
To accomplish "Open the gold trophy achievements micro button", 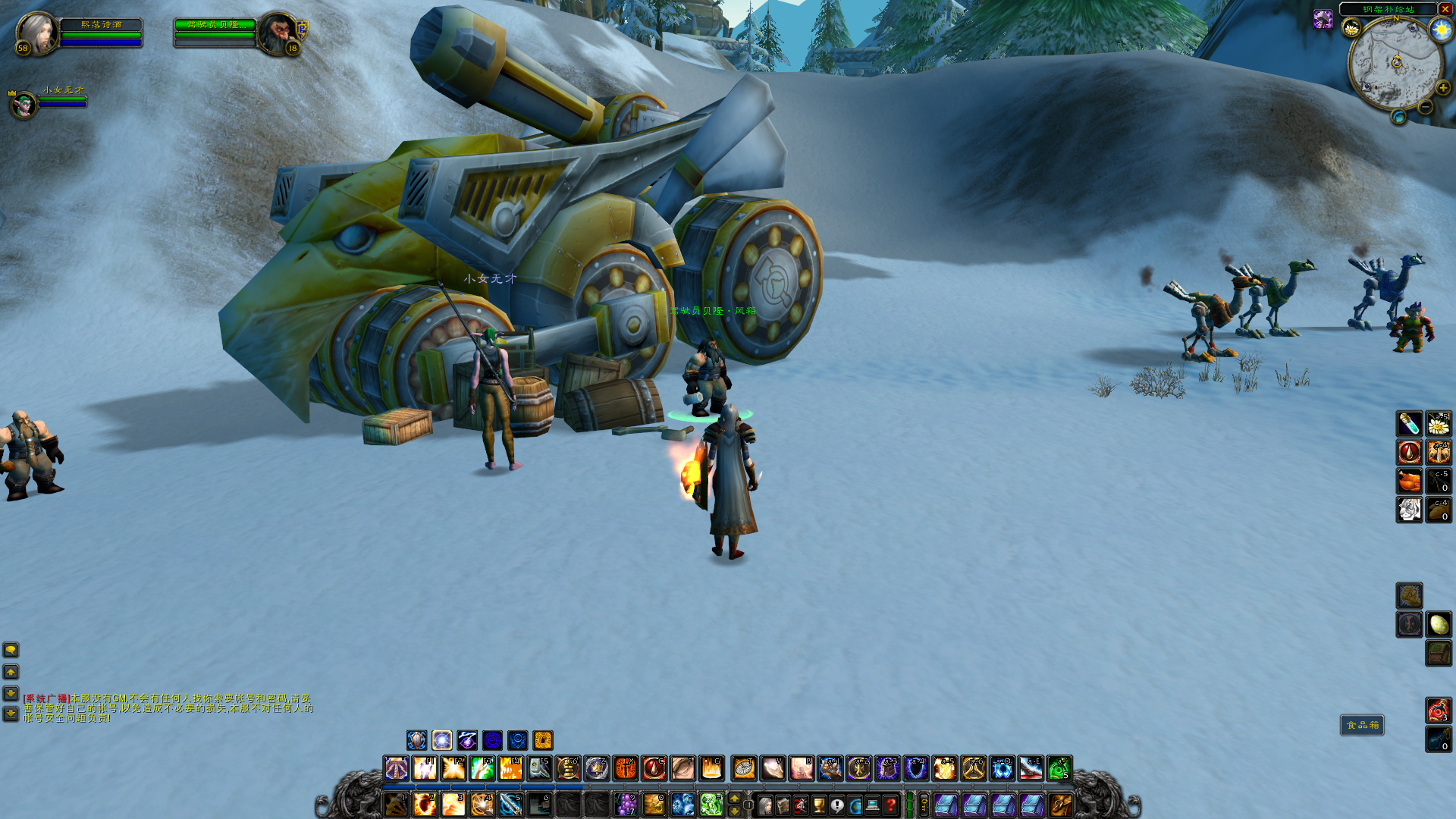I will (819, 805).
